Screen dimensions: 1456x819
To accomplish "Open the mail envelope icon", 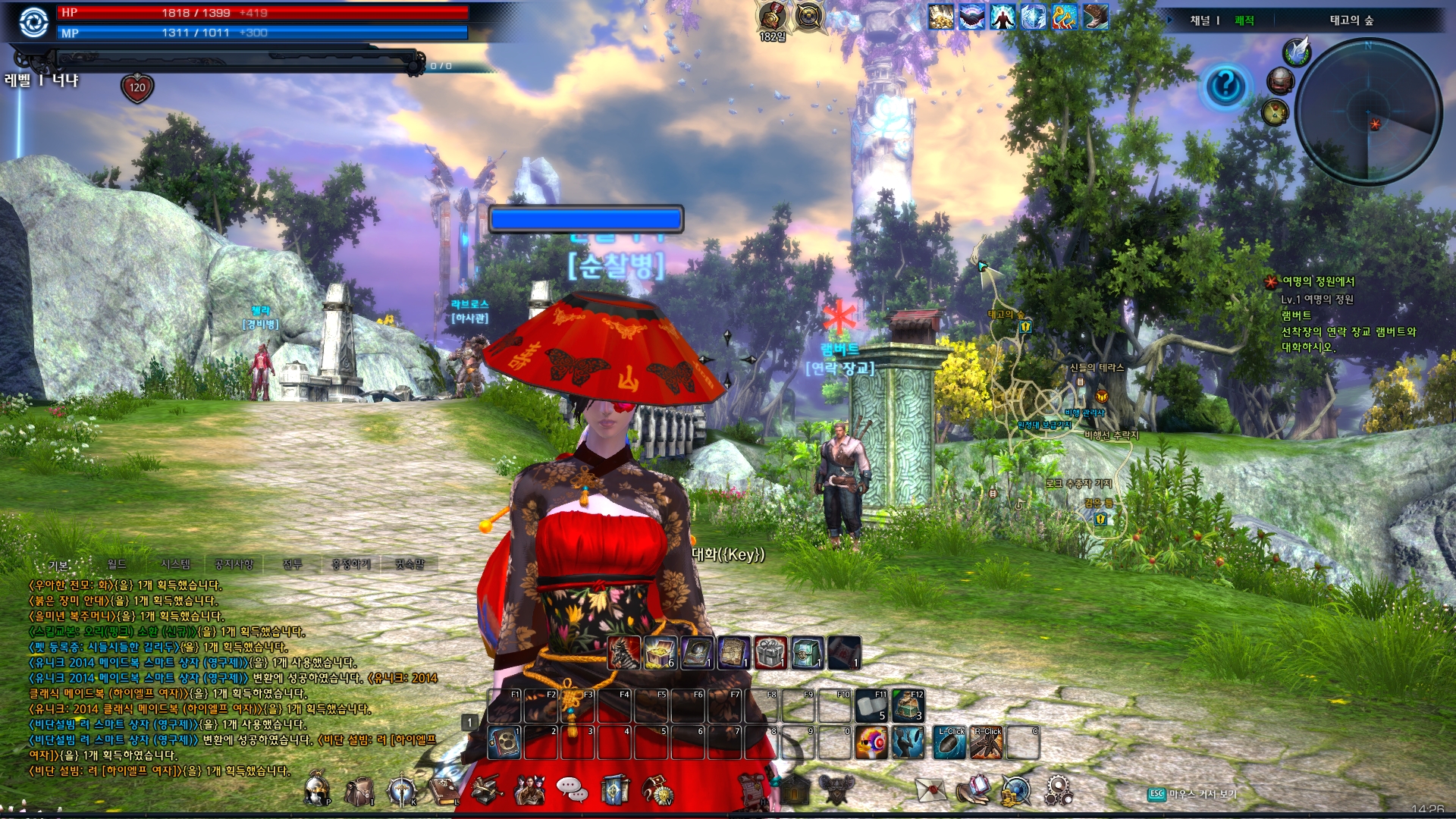I will tap(930, 789).
